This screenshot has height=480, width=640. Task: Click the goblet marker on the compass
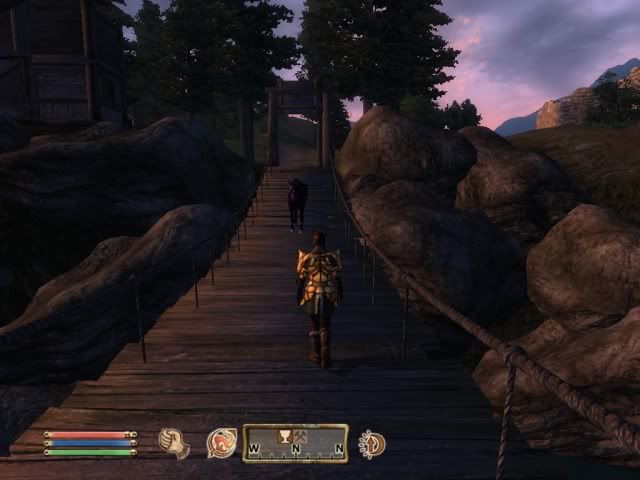(283, 435)
